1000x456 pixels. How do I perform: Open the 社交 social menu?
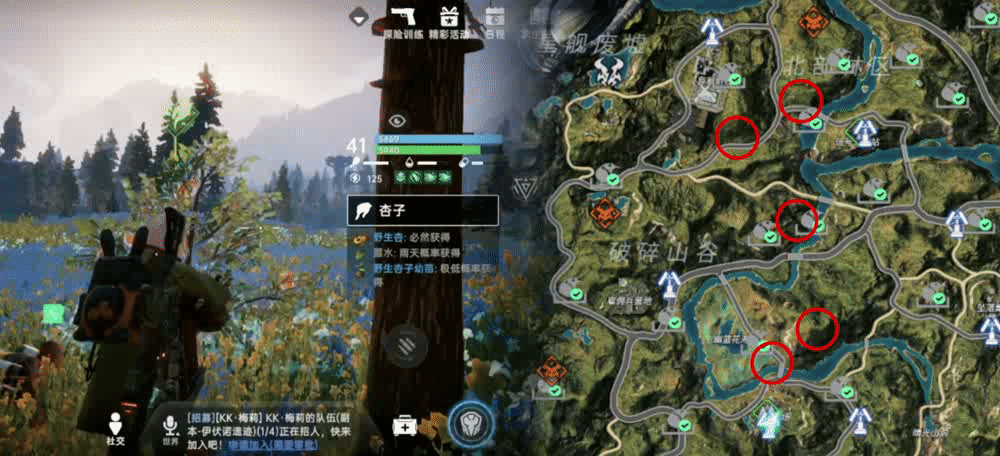(x=116, y=425)
